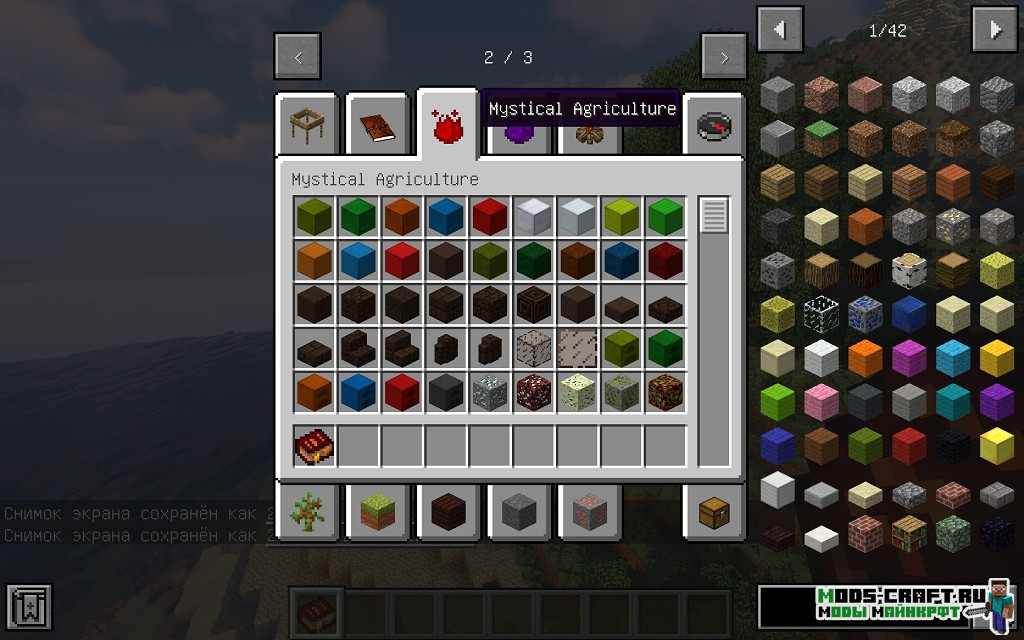Open the mods-craft.ru watermark logo
The width and height of the screenshot is (1024, 640).
click(886, 605)
